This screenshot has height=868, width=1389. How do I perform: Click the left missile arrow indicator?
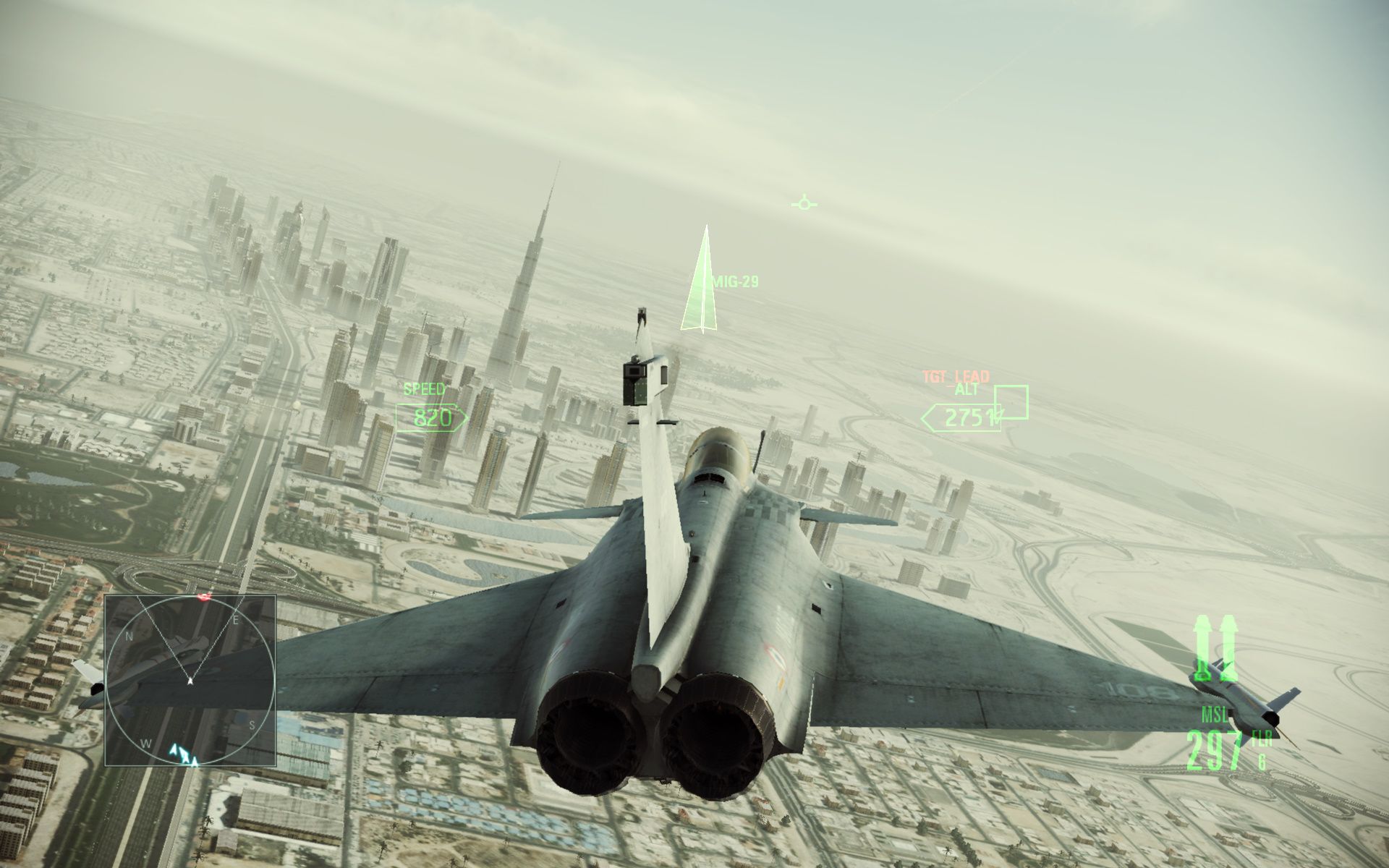1201,644
